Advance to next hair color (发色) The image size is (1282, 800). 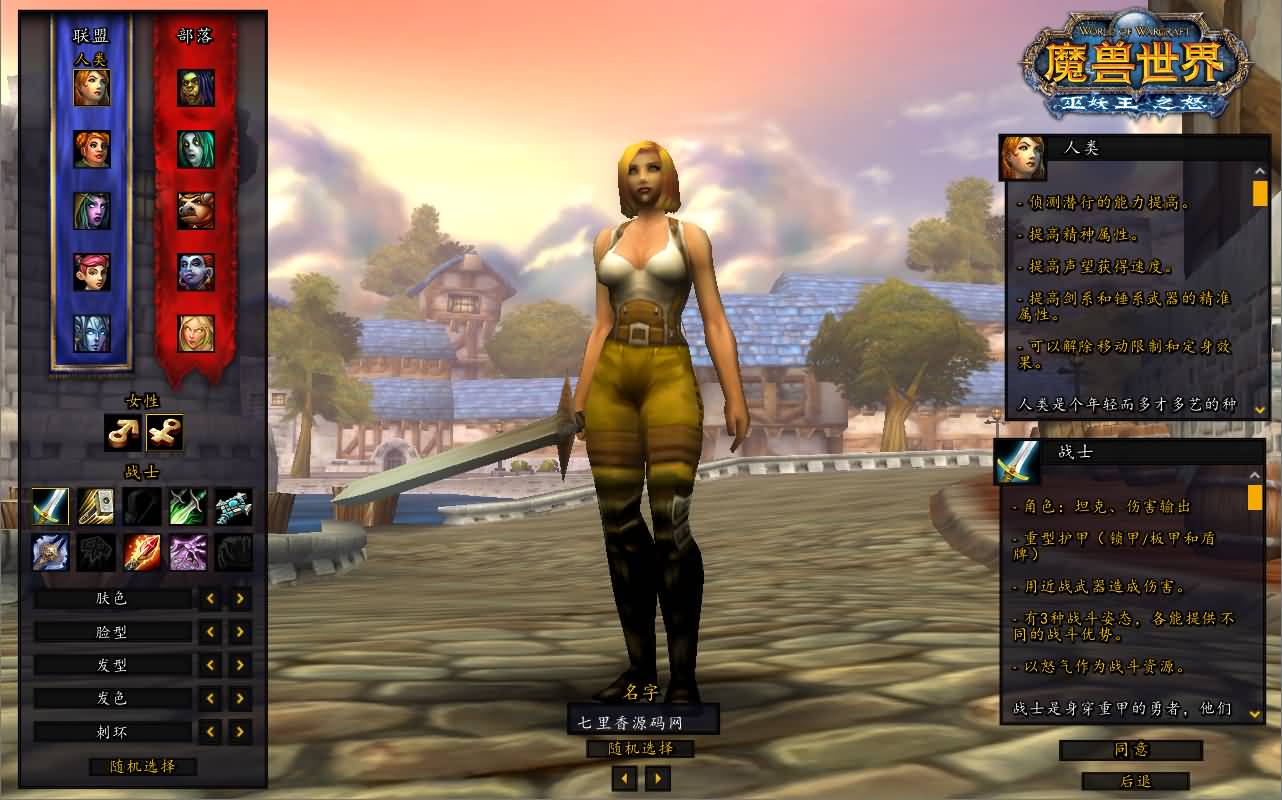tap(240, 698)
